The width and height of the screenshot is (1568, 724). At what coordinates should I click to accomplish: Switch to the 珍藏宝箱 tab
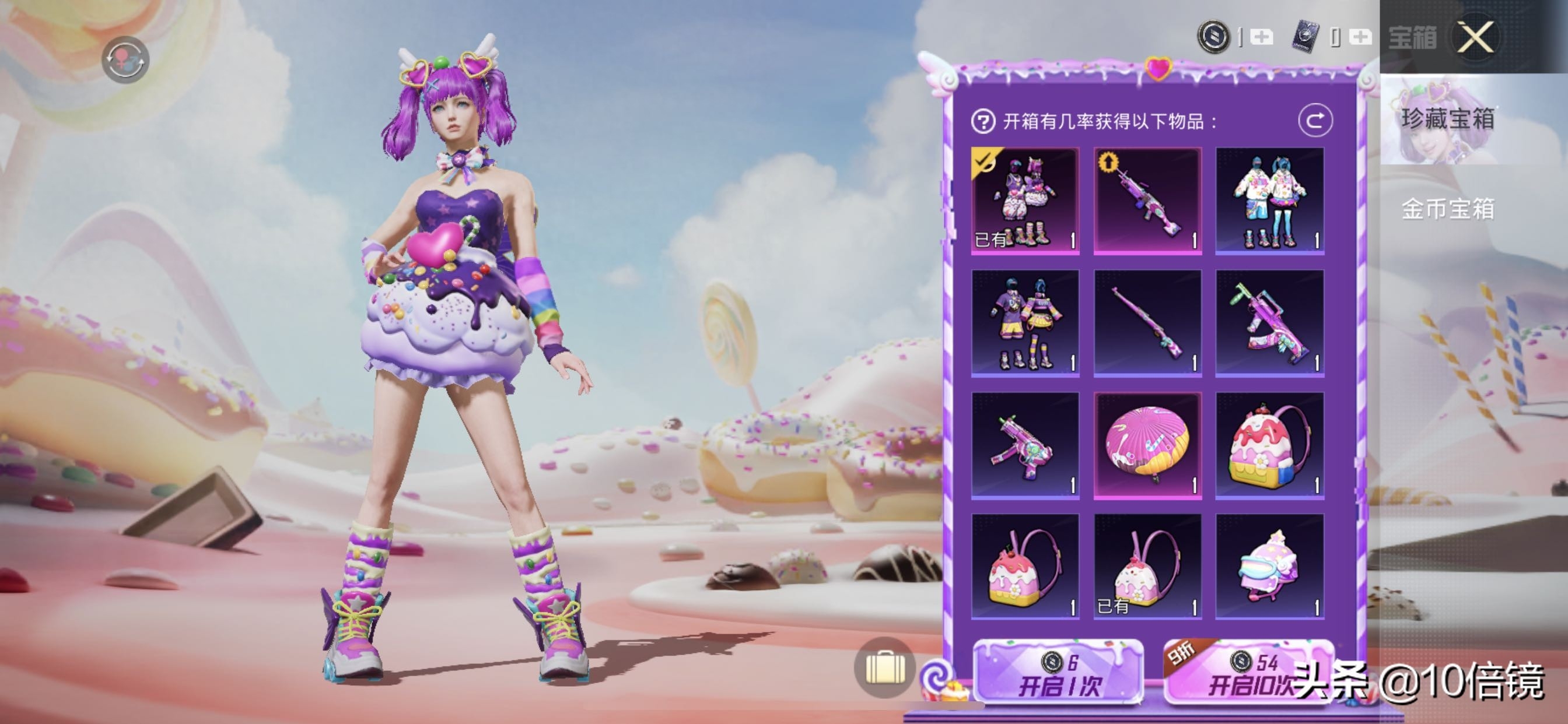tap(1447, 119)
